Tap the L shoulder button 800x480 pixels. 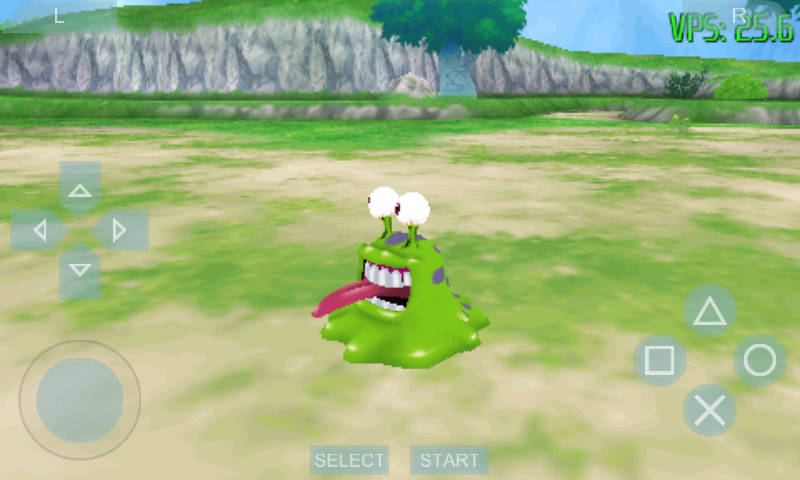tap(58, 15)
